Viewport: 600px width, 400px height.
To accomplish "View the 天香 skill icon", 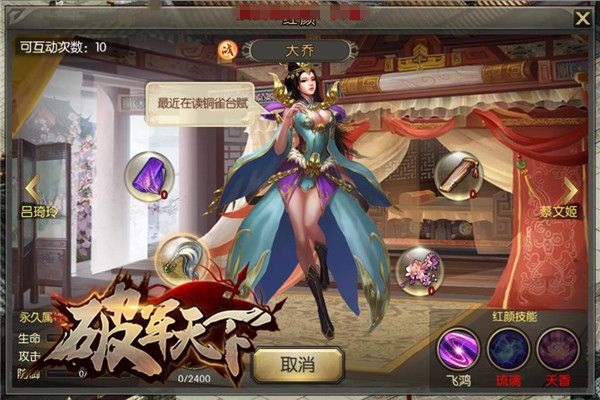I will coord(557,349).
